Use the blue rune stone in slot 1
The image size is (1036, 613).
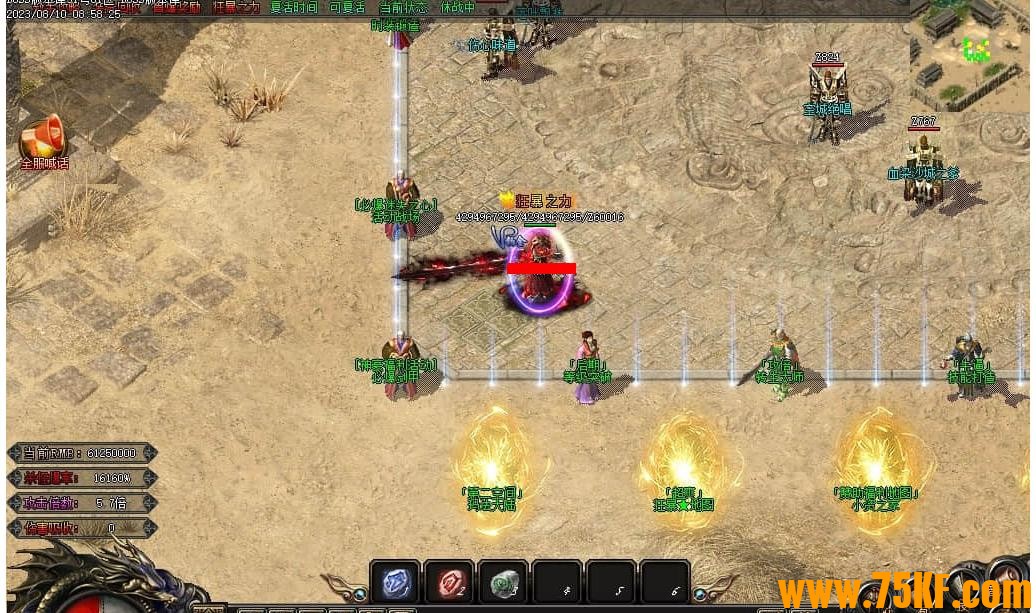[394, 582]
